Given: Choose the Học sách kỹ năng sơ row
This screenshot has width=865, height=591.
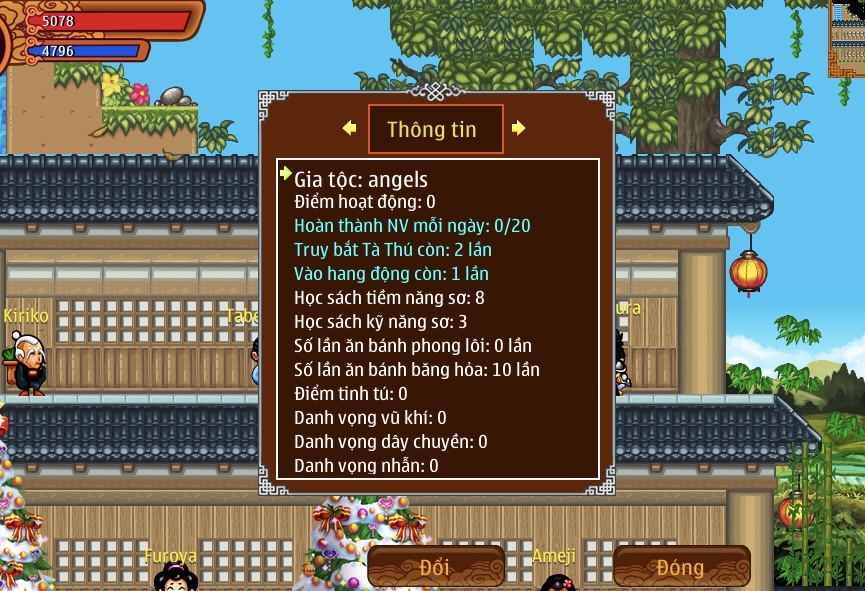Looking at the screenshot, I should (380, 322).
